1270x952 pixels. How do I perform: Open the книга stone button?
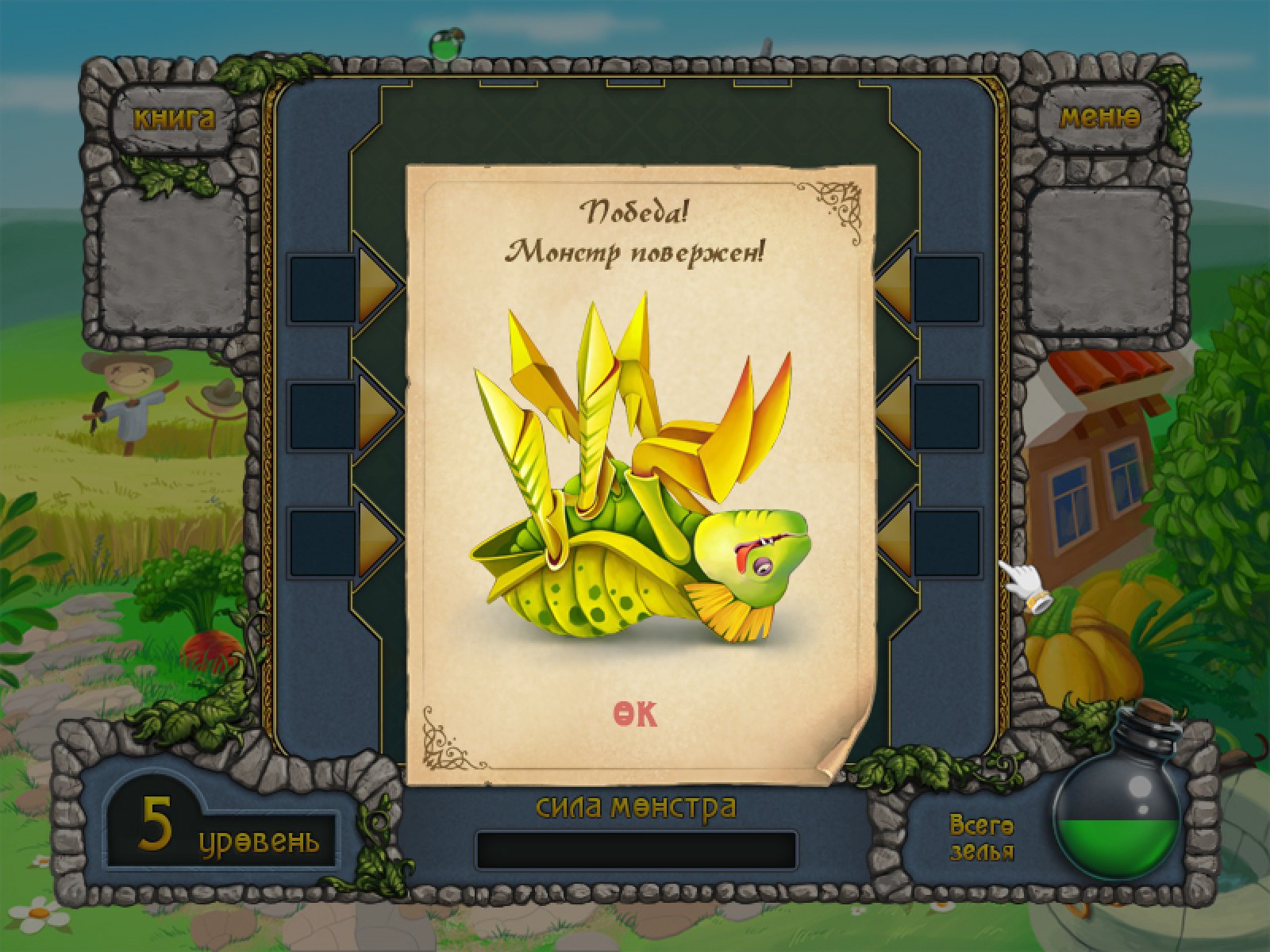174,119
